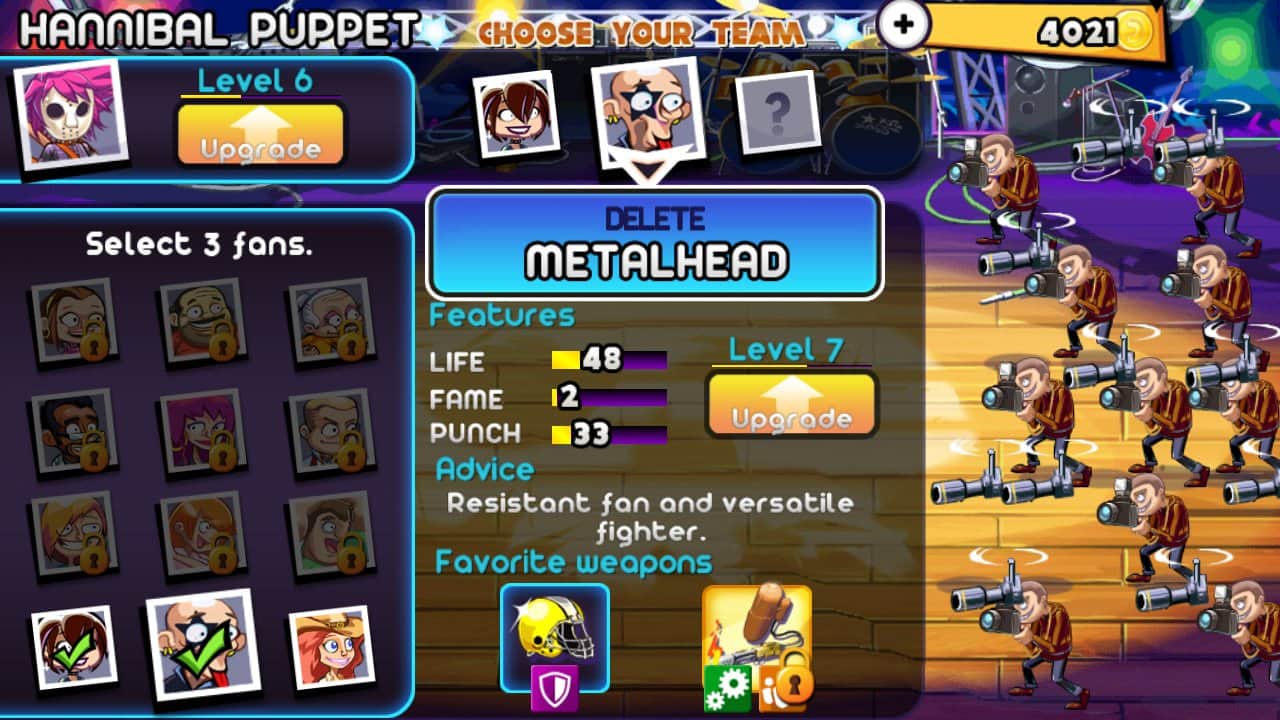Choose the empty question mark team slot

777,112
